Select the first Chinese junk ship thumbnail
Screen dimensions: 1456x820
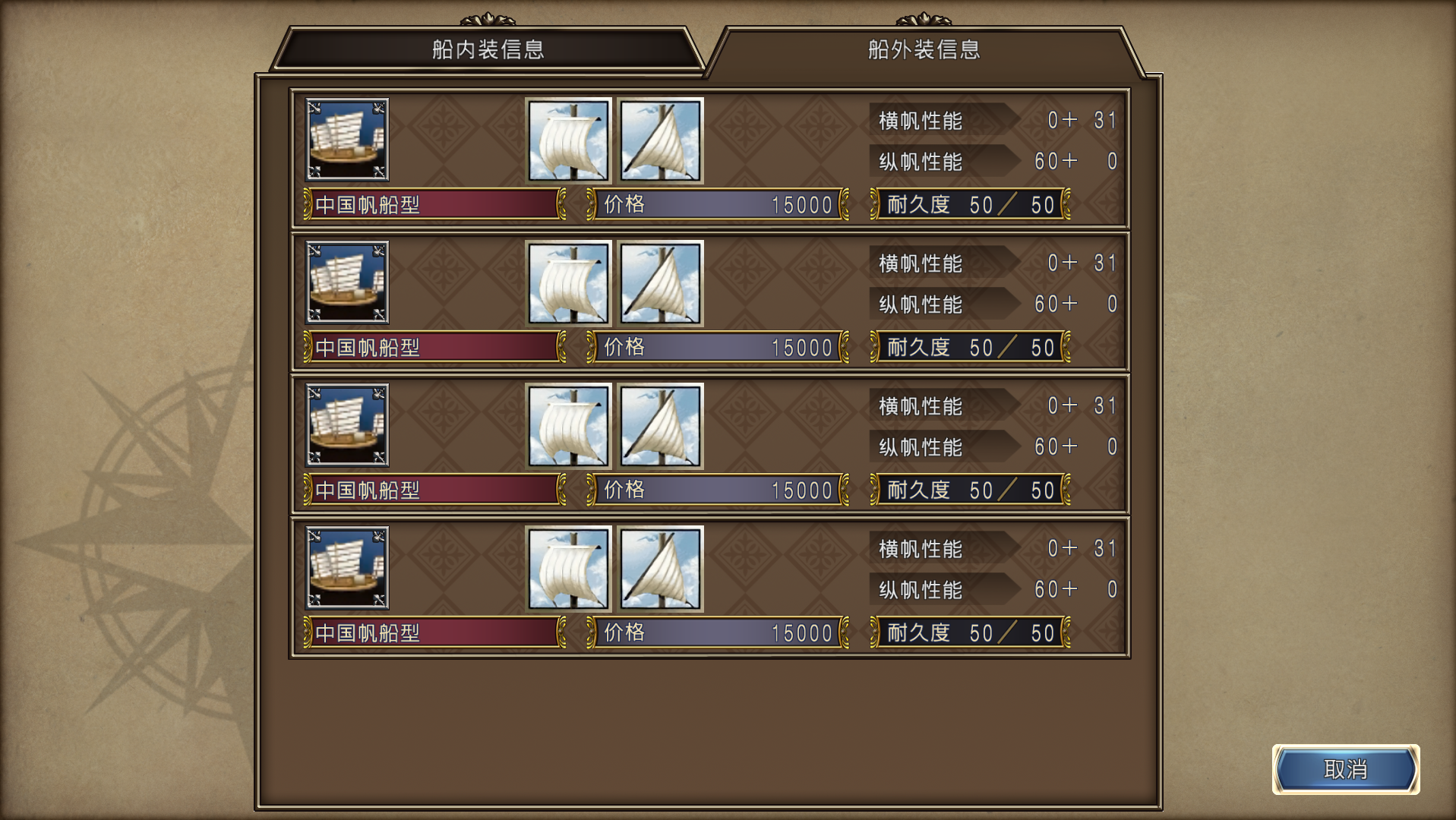[x=346, y=140]
